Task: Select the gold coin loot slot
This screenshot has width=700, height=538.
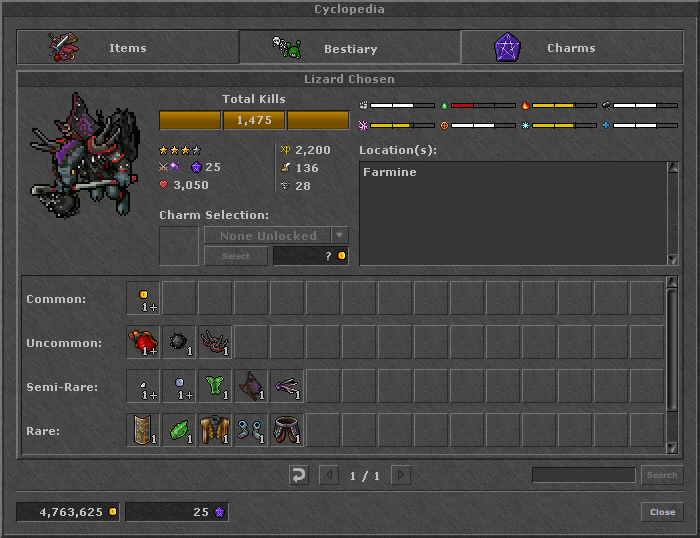Action: coord(143,298)
